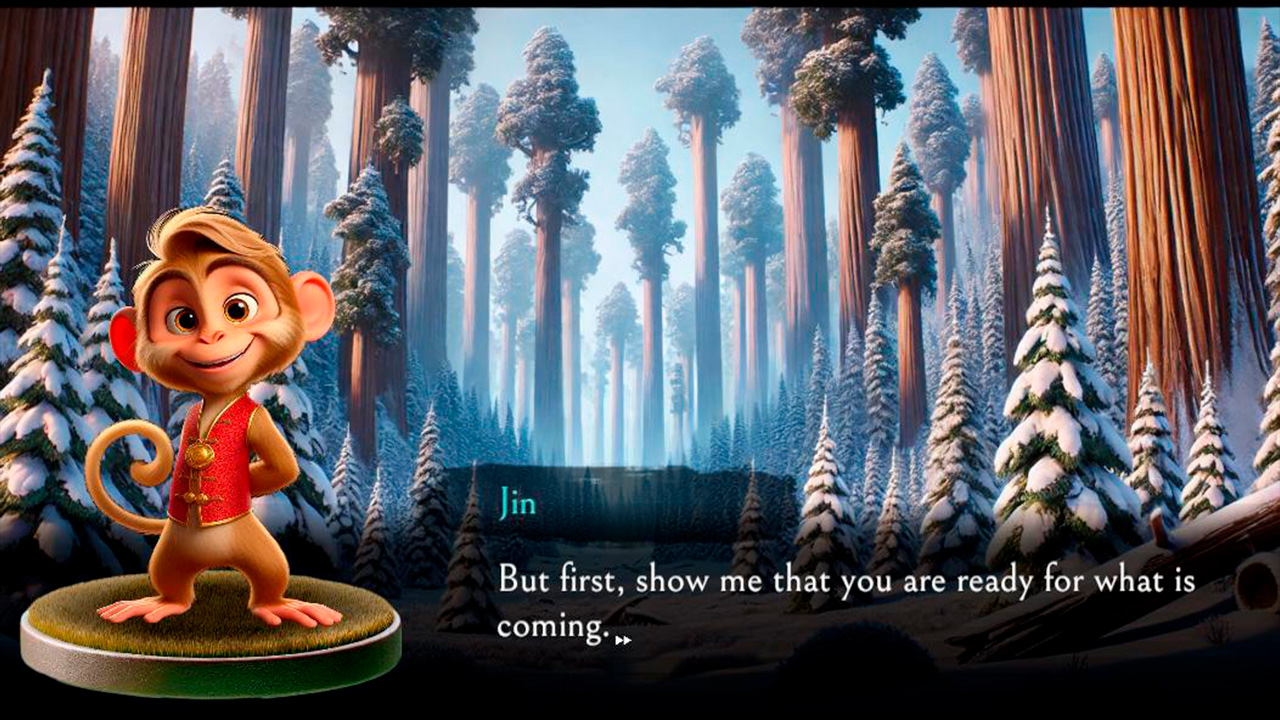
Task: Click the golden clasp on Jin's vest
Action: [x=200, y=455]
